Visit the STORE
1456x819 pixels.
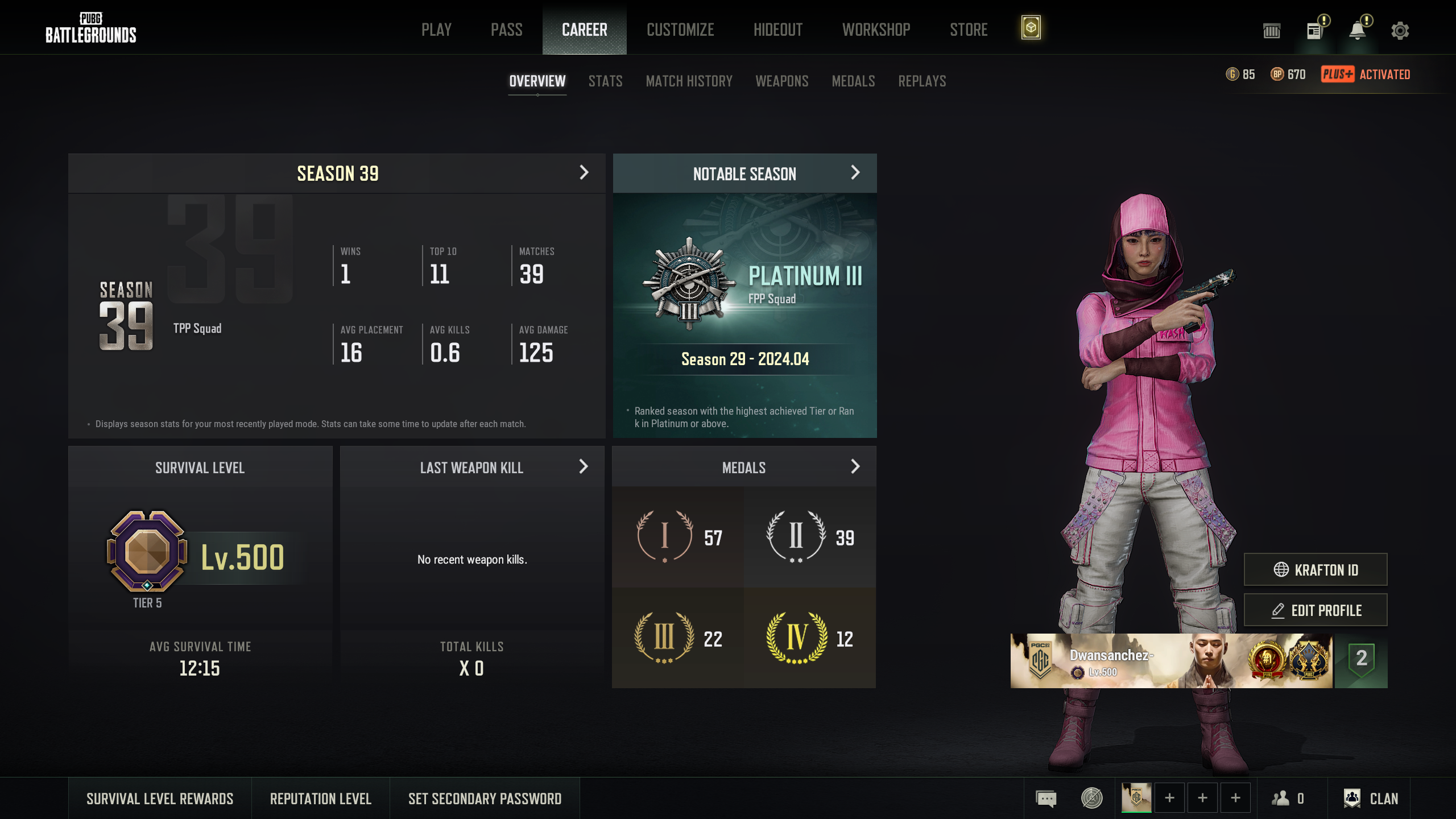click(x=969, y=30)
